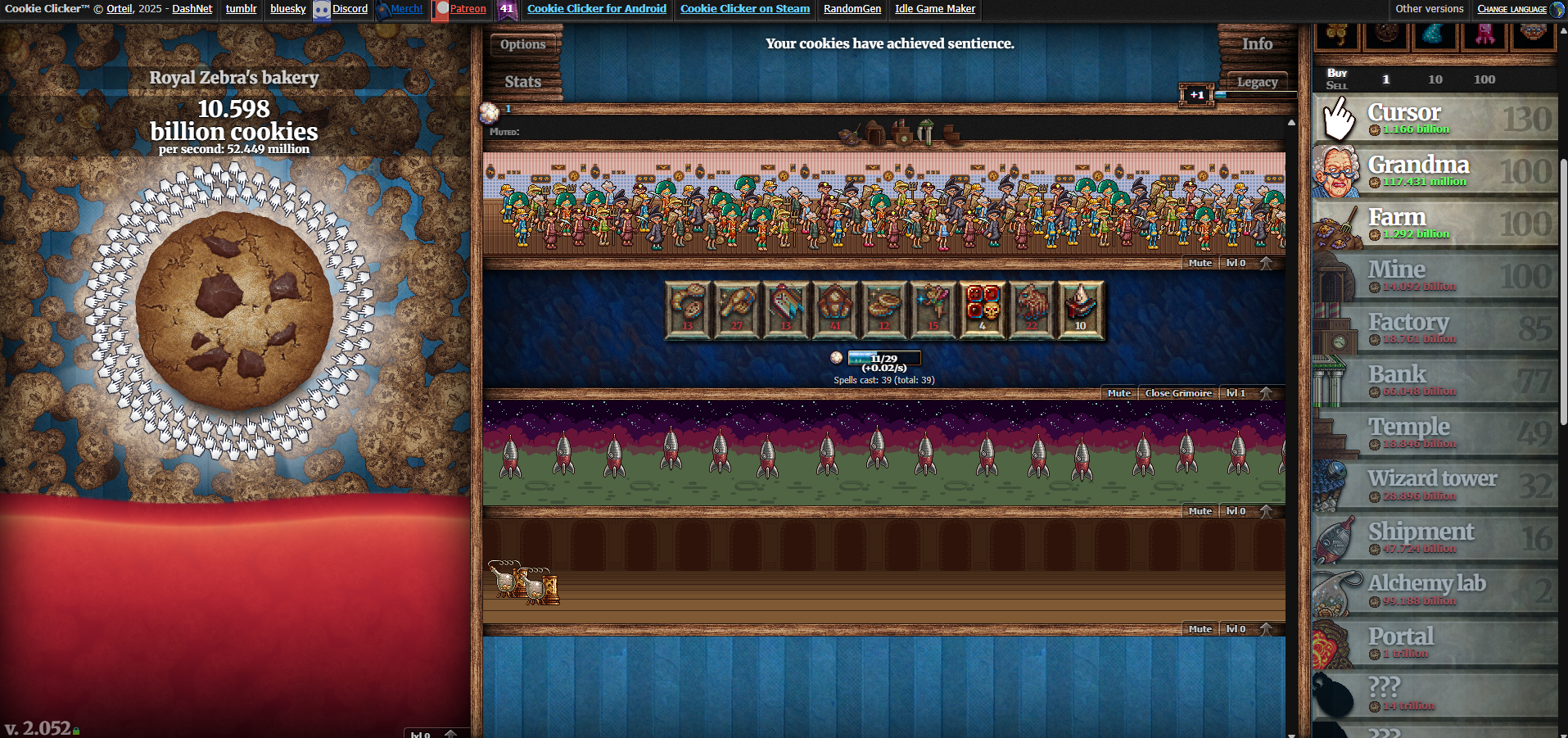Collapse the Shipment building row arrow
This screenshot has width=1568, height=738.
click(x=1266, y=509)
